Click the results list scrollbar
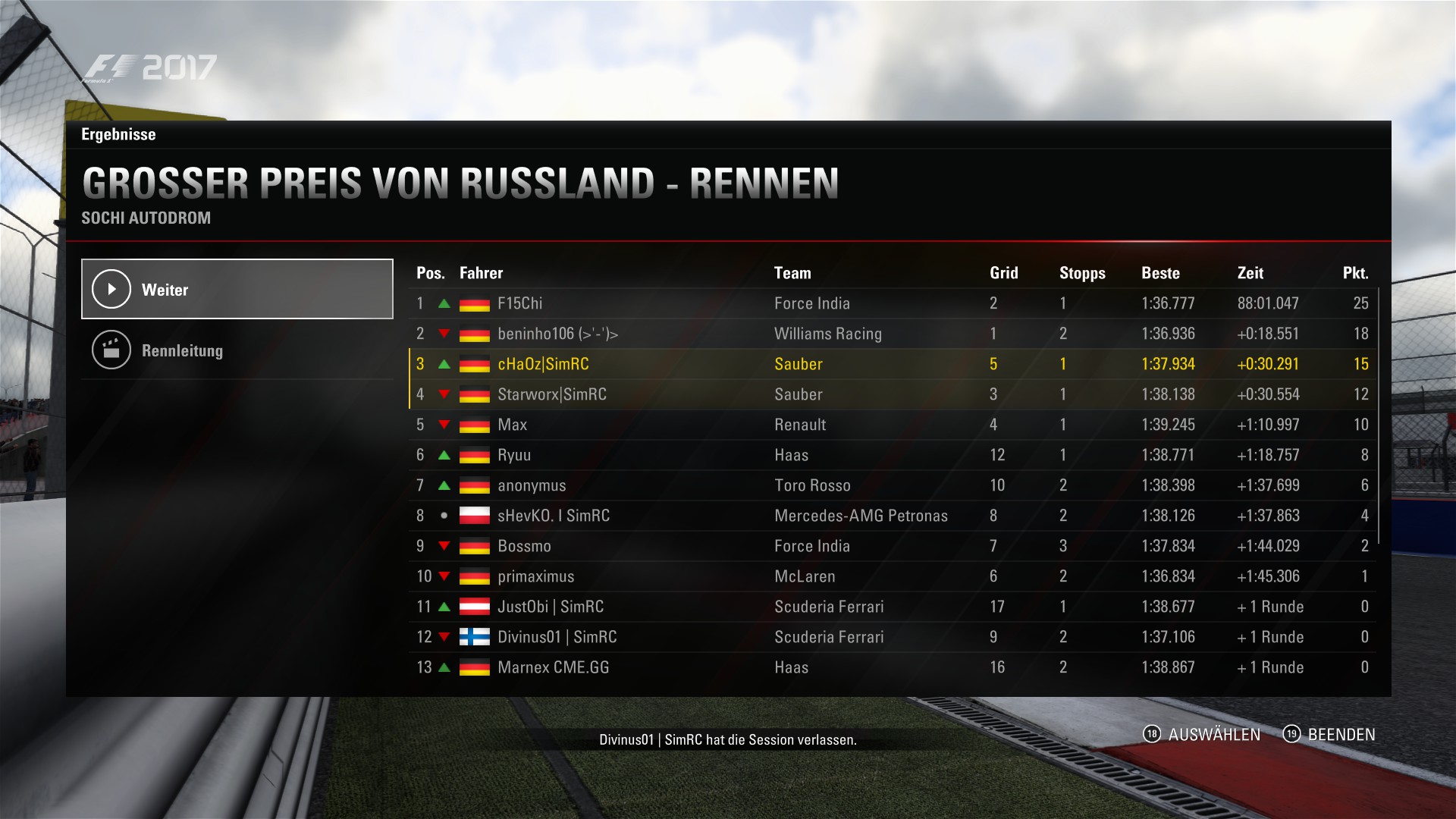The image size is (1456, 819). (x=1379, y=416)
